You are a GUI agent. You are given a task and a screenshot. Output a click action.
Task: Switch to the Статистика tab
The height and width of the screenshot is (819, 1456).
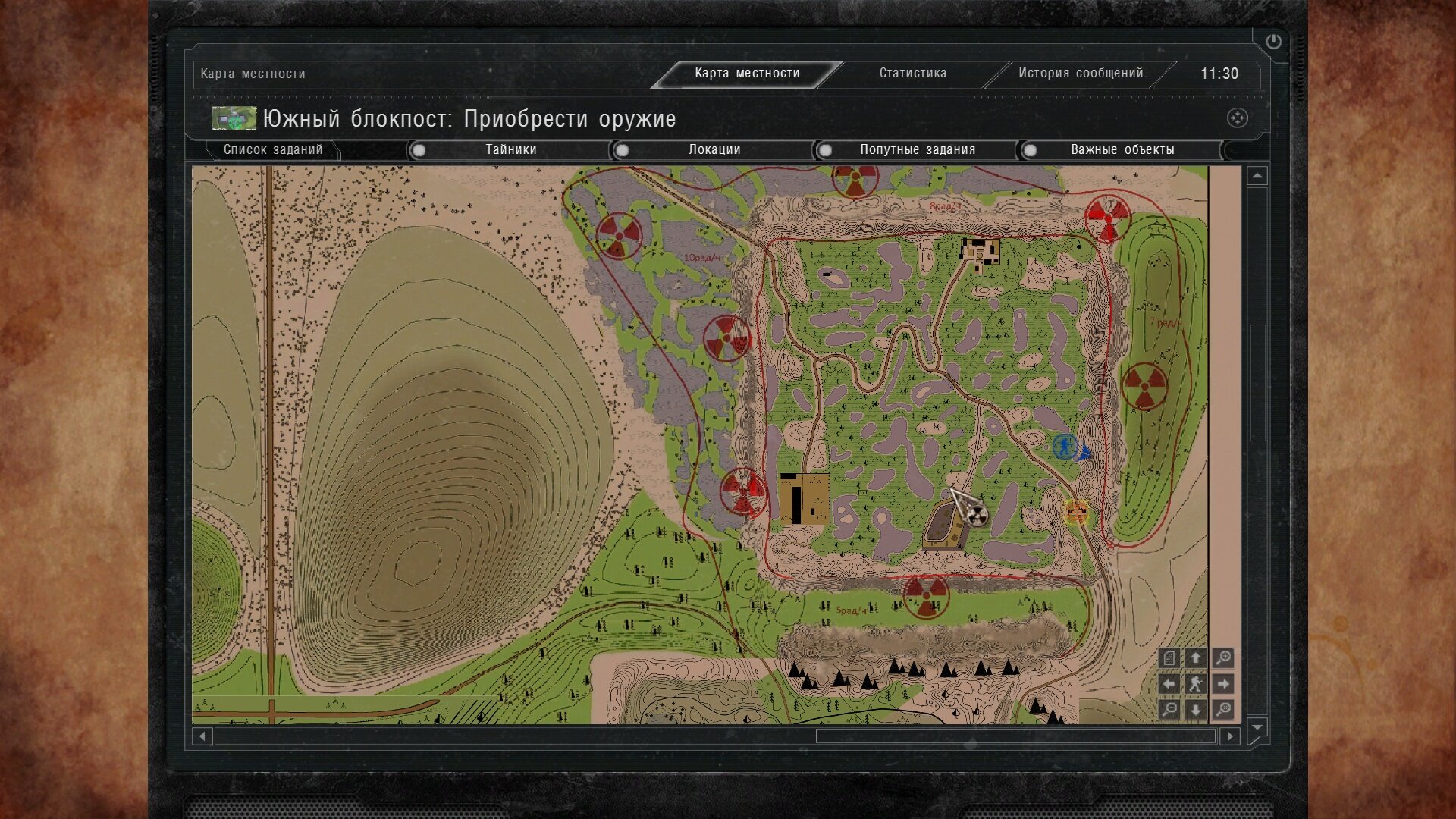(x=912, y=74)
